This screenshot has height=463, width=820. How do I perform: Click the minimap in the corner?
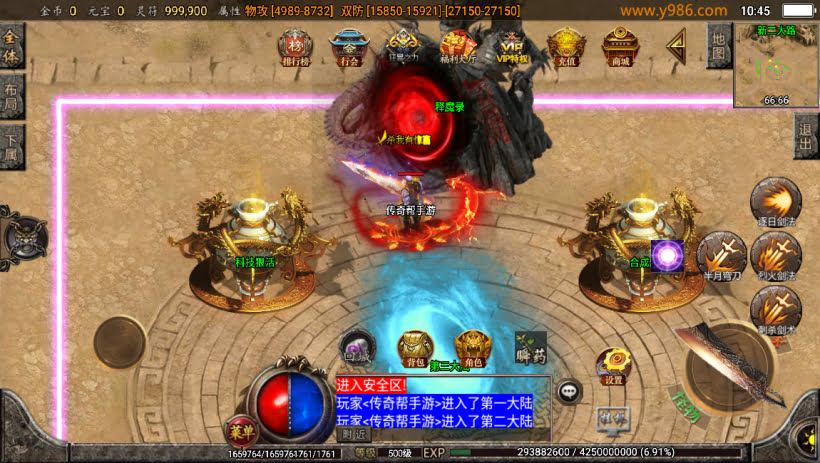click(776, 64)
